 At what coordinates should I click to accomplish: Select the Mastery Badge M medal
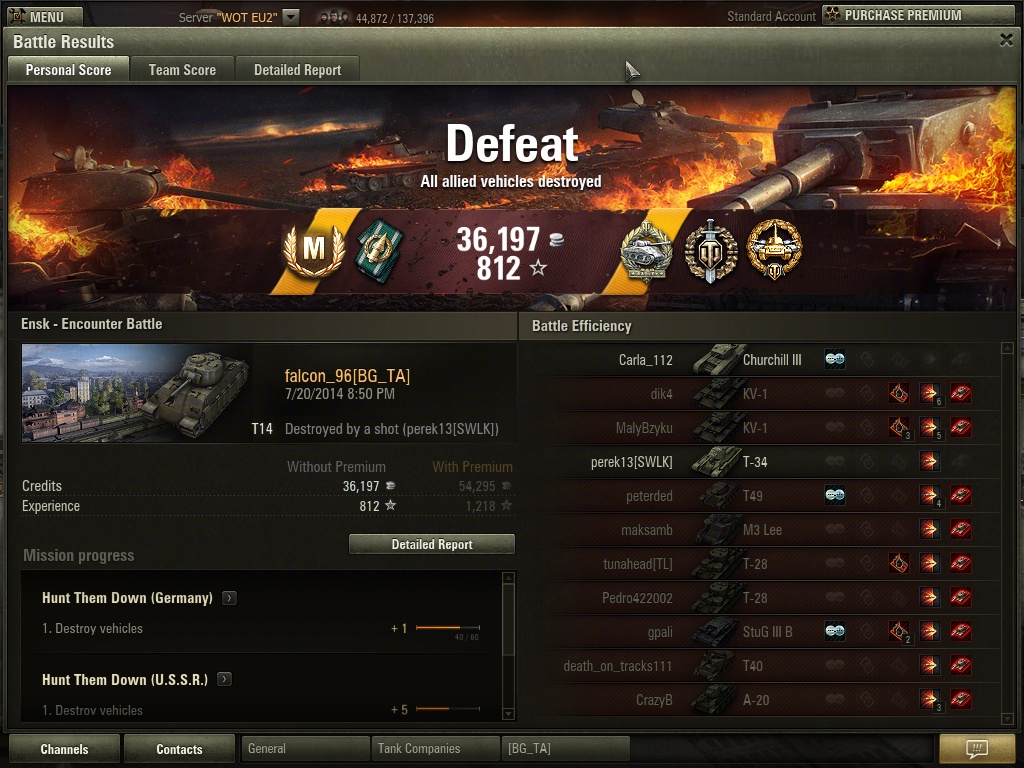pos(314,249)
